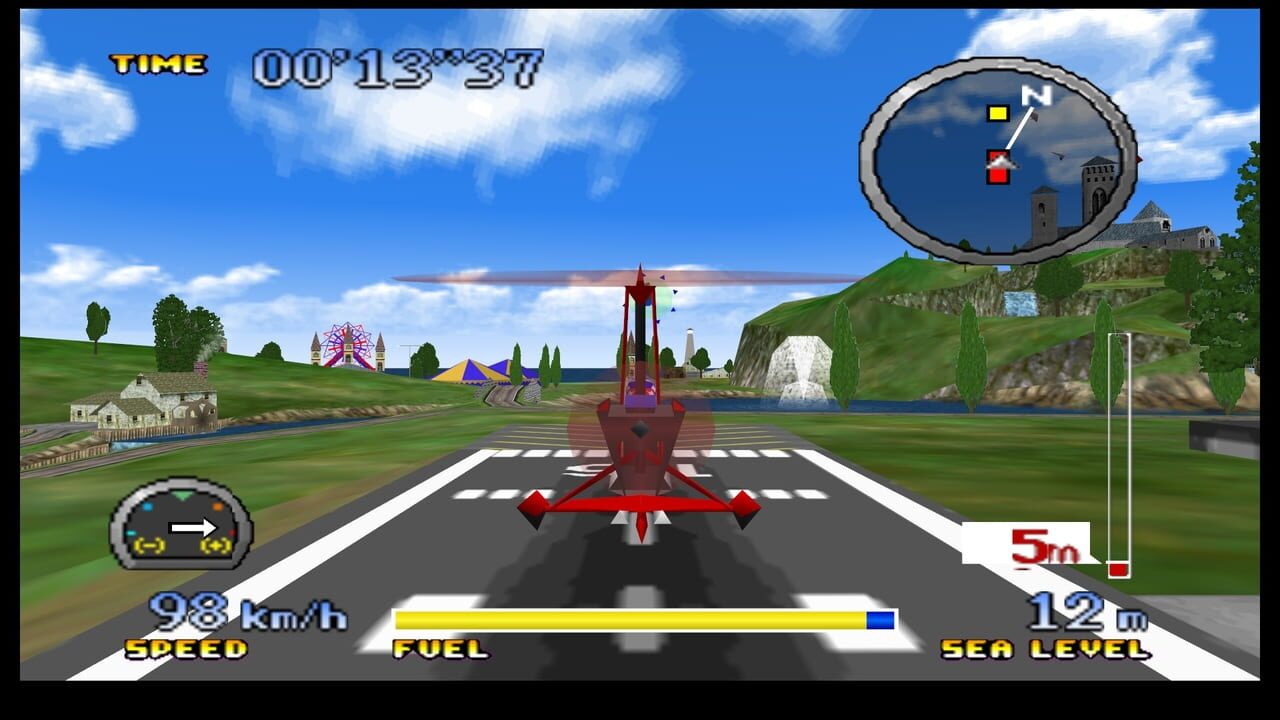Select the yellow waypoint marker on the compass

(998, 114)
